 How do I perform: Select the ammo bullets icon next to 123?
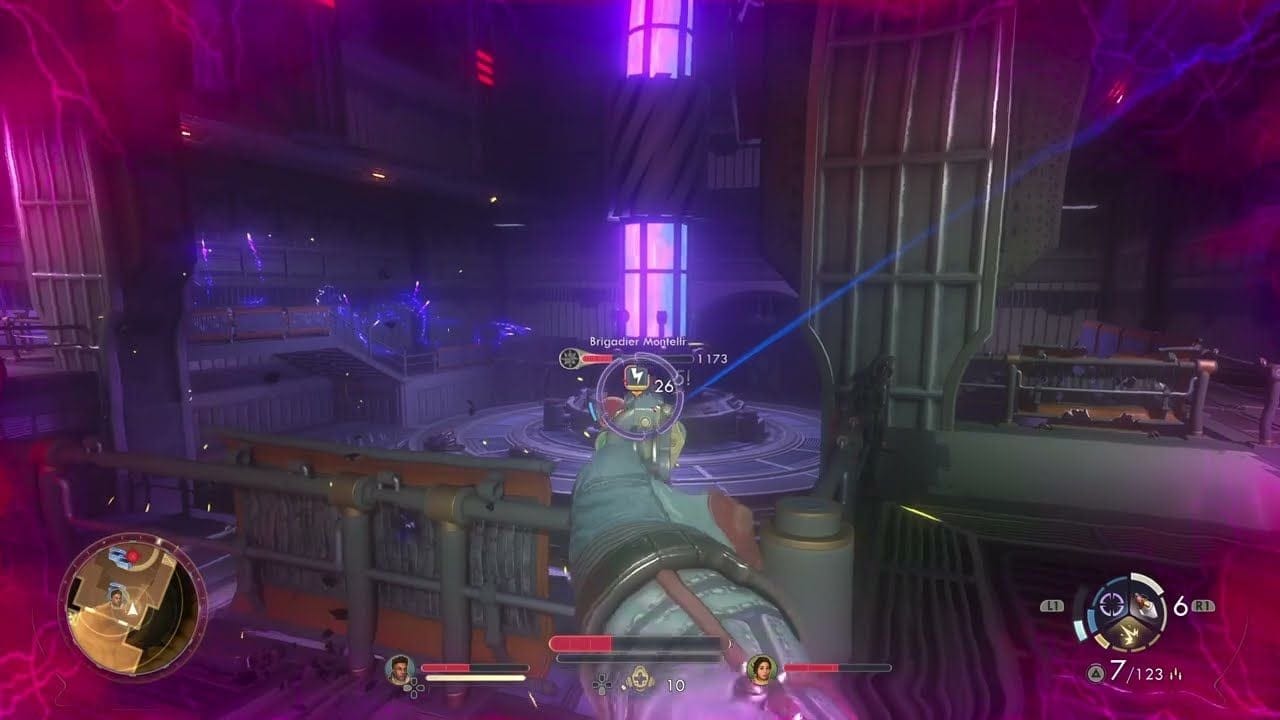click(1176, 674)
